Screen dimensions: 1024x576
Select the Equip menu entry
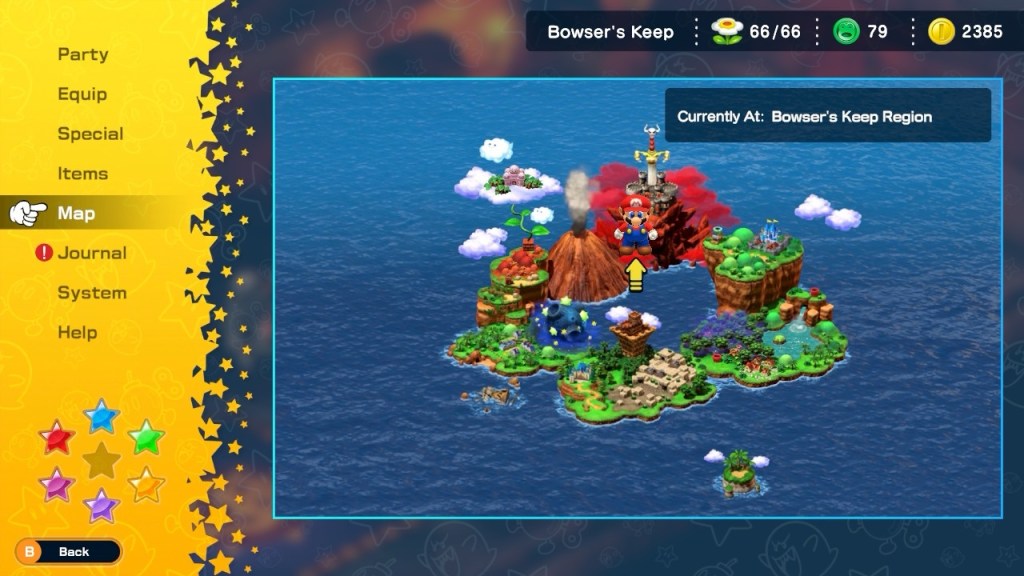pos(82,94)
